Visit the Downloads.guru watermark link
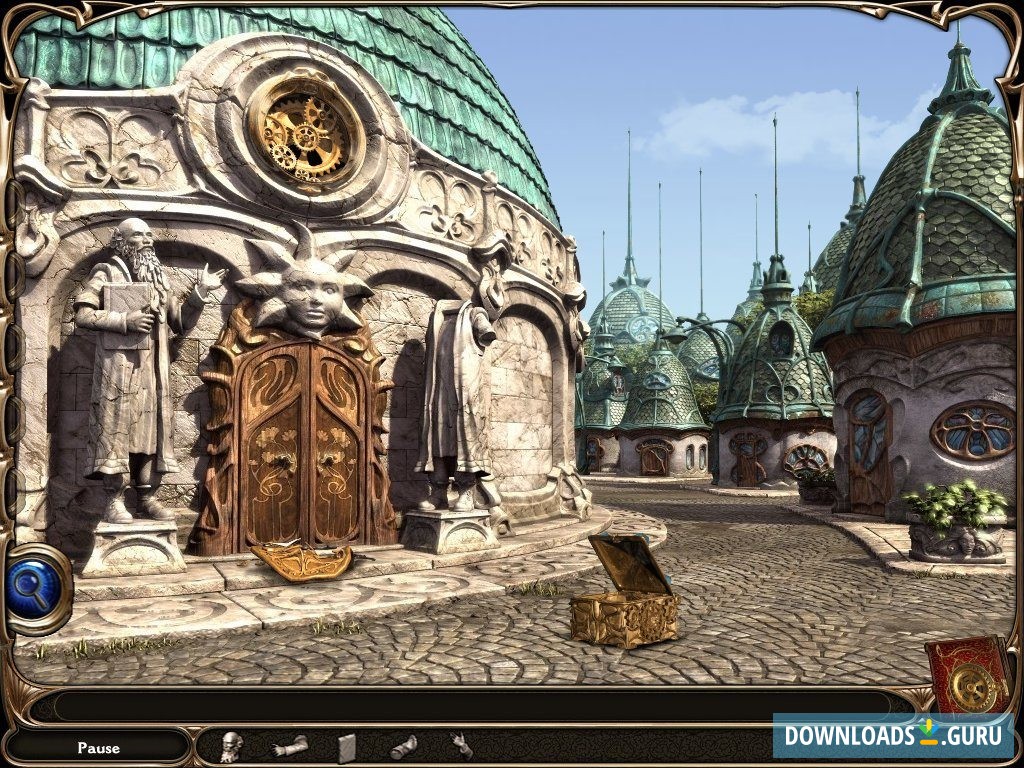 (x=893, y=736)
